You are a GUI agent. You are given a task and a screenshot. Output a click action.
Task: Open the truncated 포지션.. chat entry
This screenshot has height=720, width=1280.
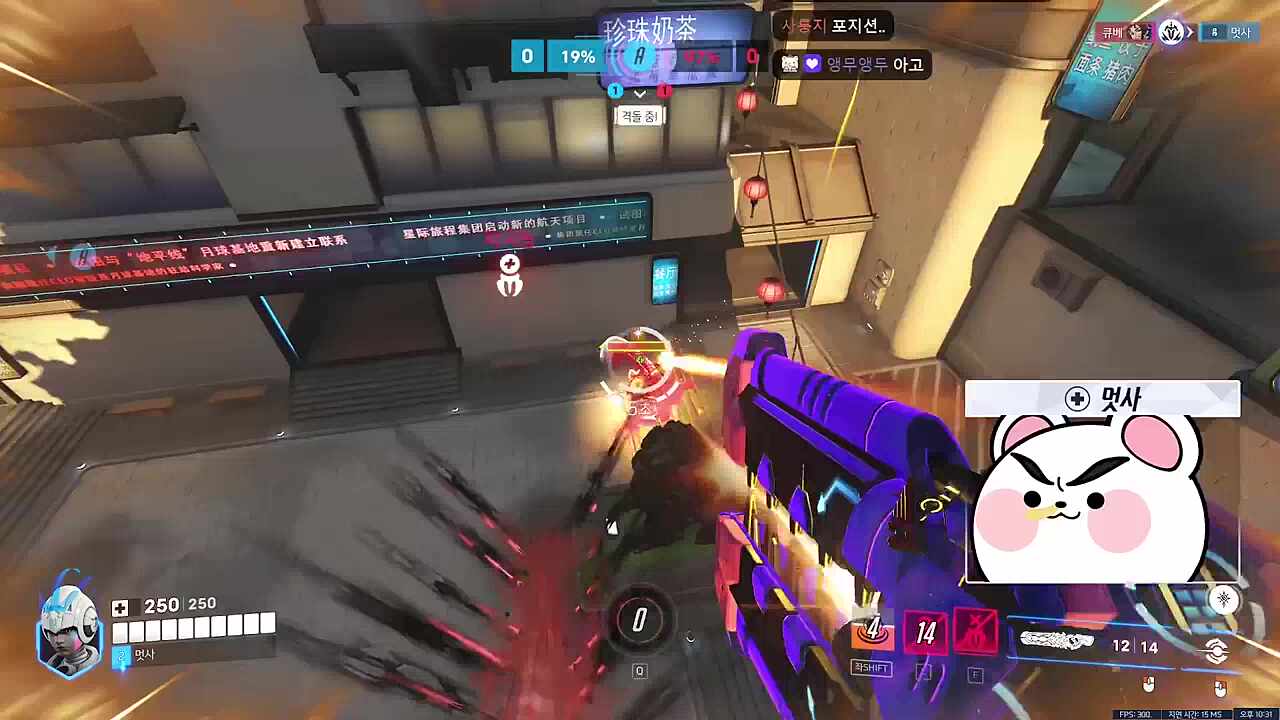click(860, 28)
